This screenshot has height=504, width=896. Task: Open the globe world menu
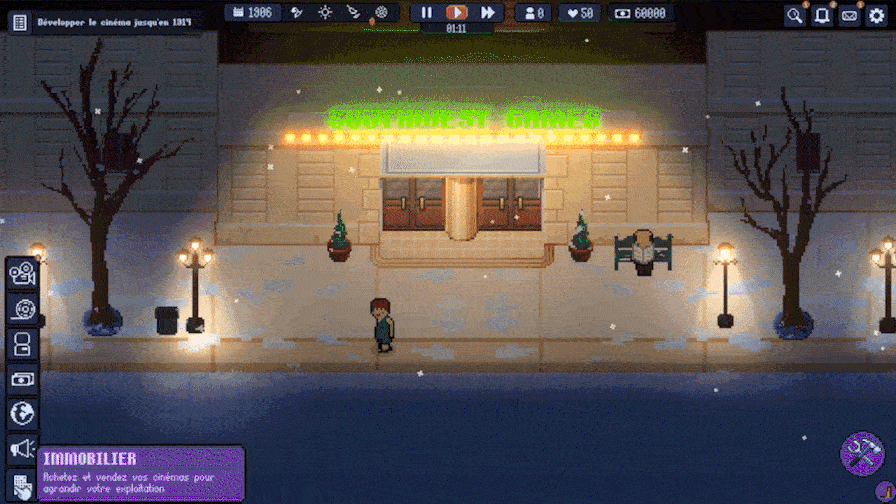coord(22,414)
